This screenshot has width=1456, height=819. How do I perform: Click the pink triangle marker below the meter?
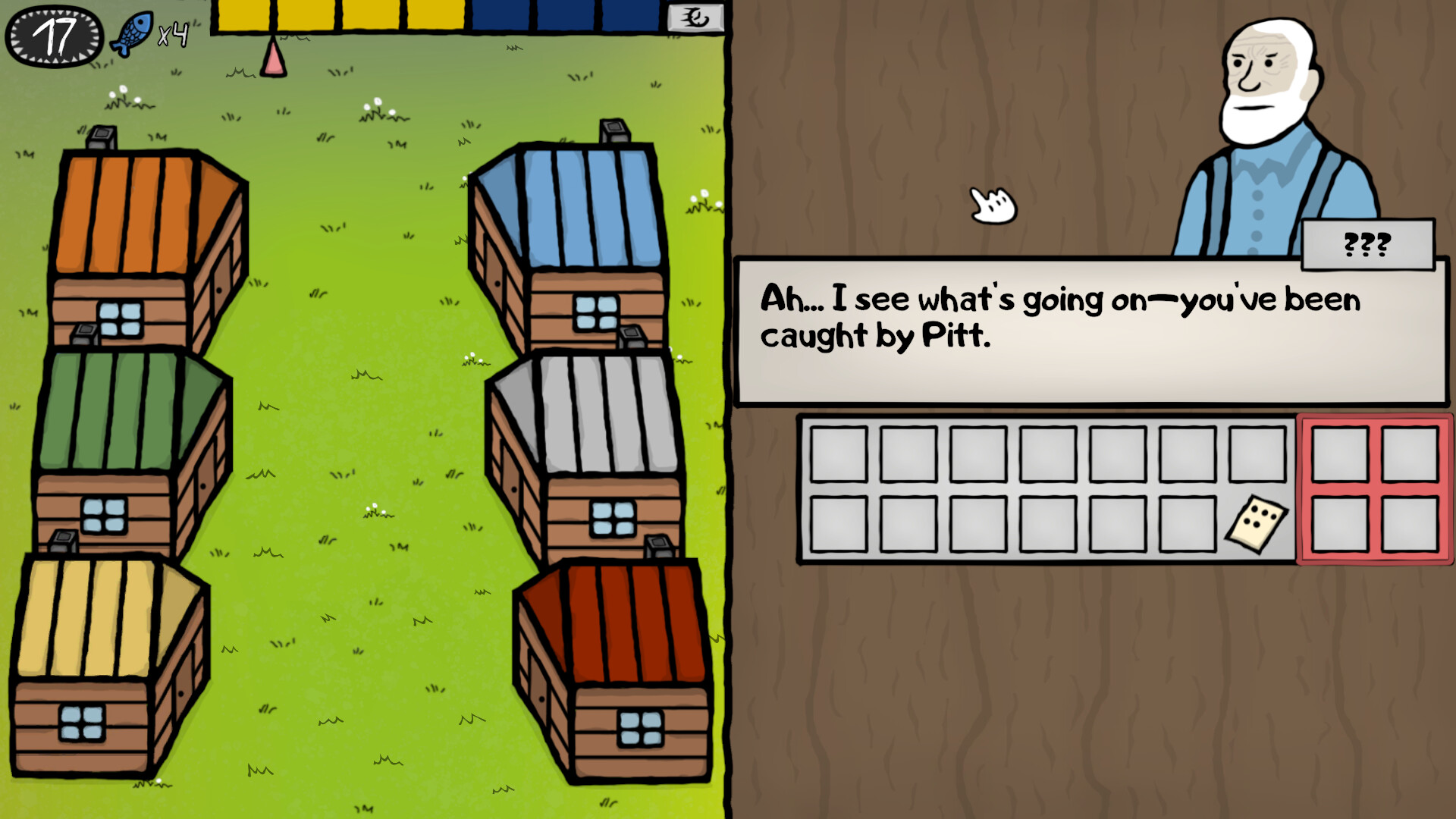coord(272,63)
